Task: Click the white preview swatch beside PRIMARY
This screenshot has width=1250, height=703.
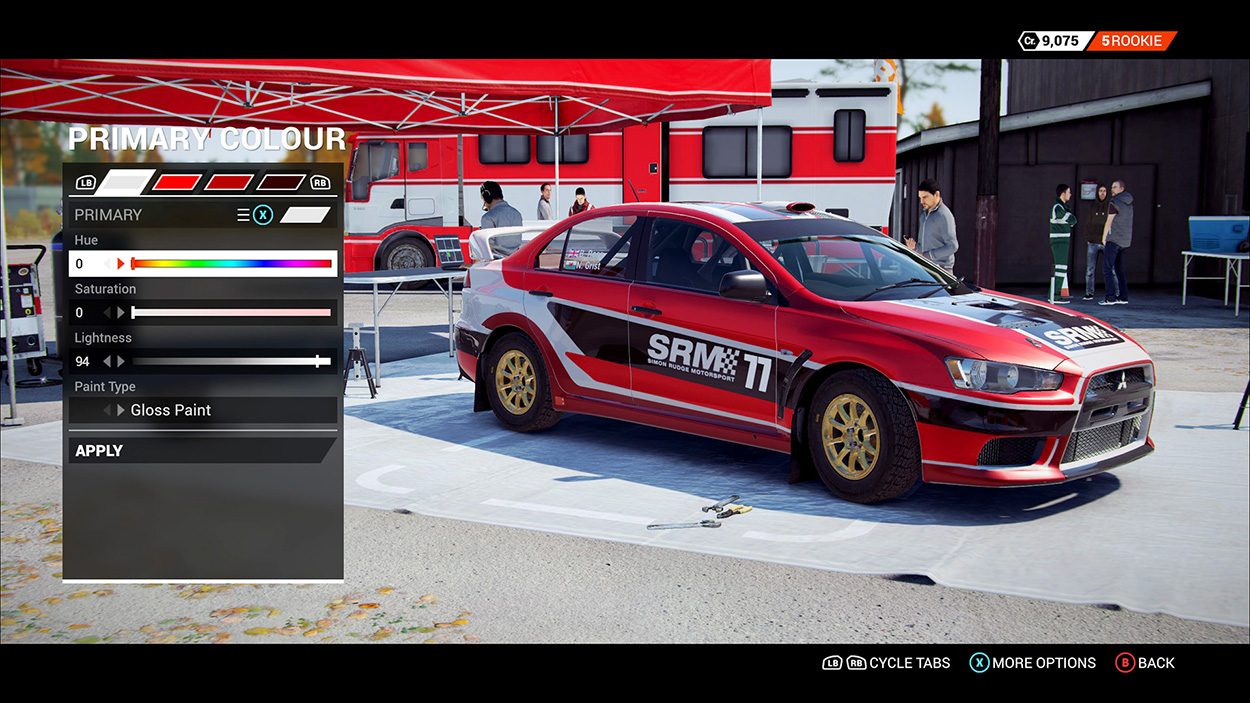Action: coord(305,215)
